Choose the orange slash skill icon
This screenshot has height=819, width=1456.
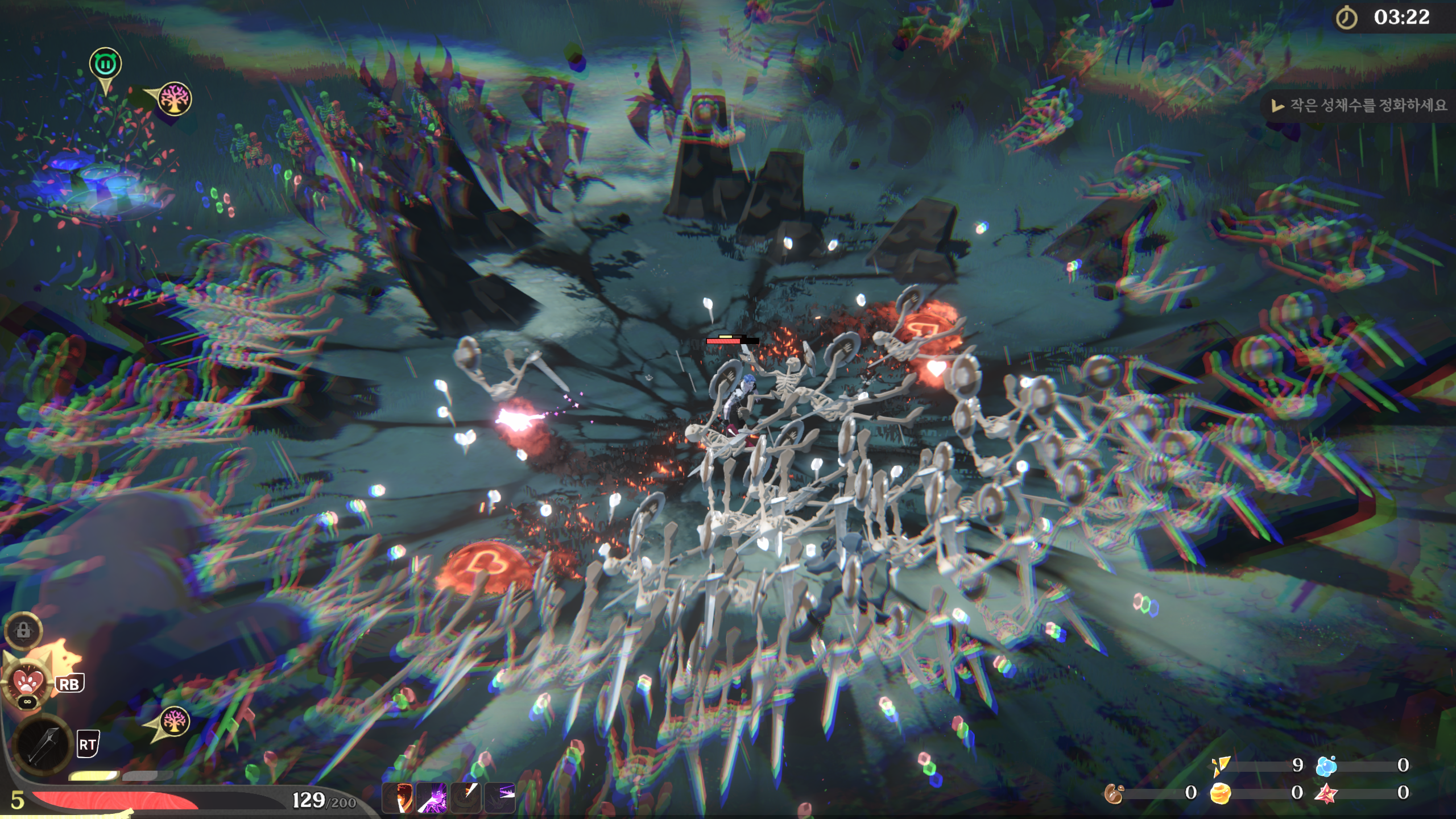click(466, 797)
